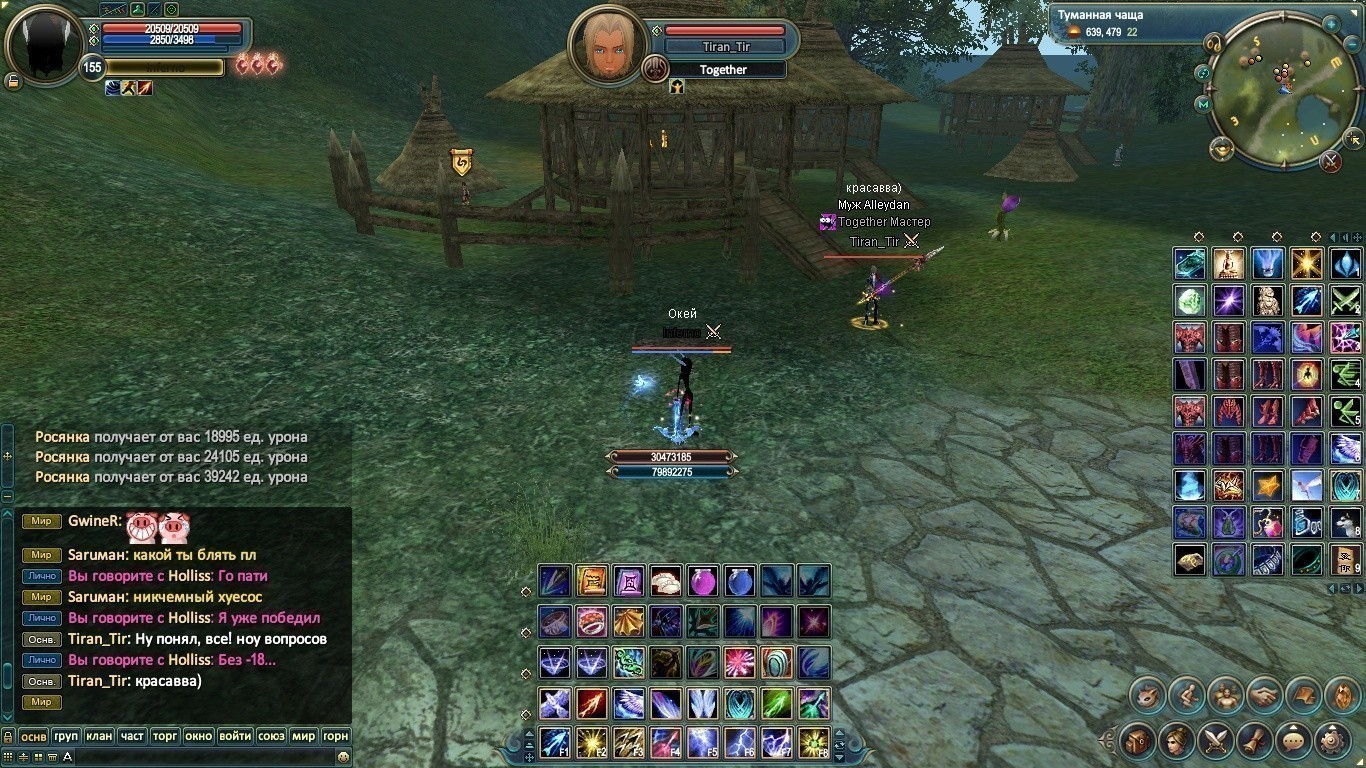The image size is (1366, 768).
Task: Activate the F1 arrow skill
Action: (x=555, y=743)
